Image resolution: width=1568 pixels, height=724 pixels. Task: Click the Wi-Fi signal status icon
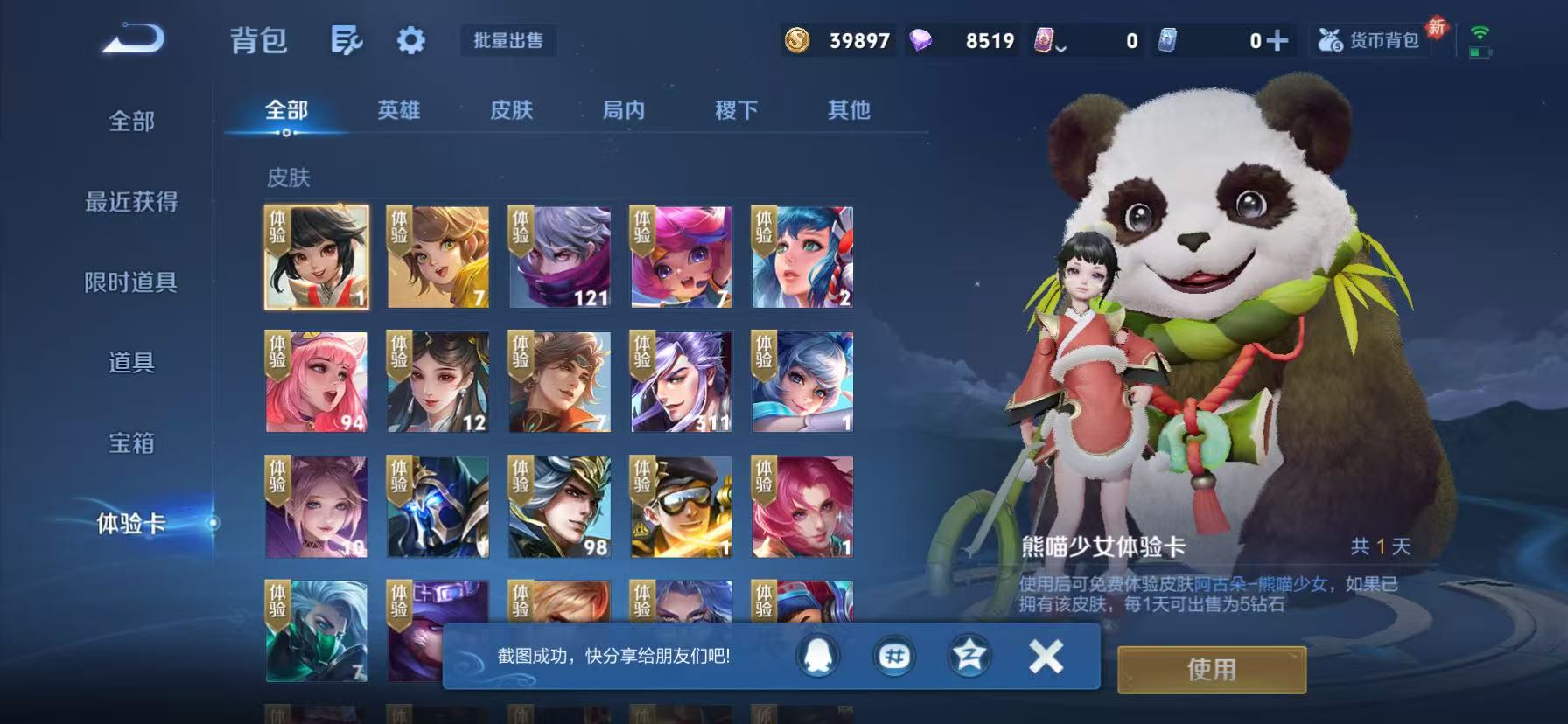[x=1480, y=33]
